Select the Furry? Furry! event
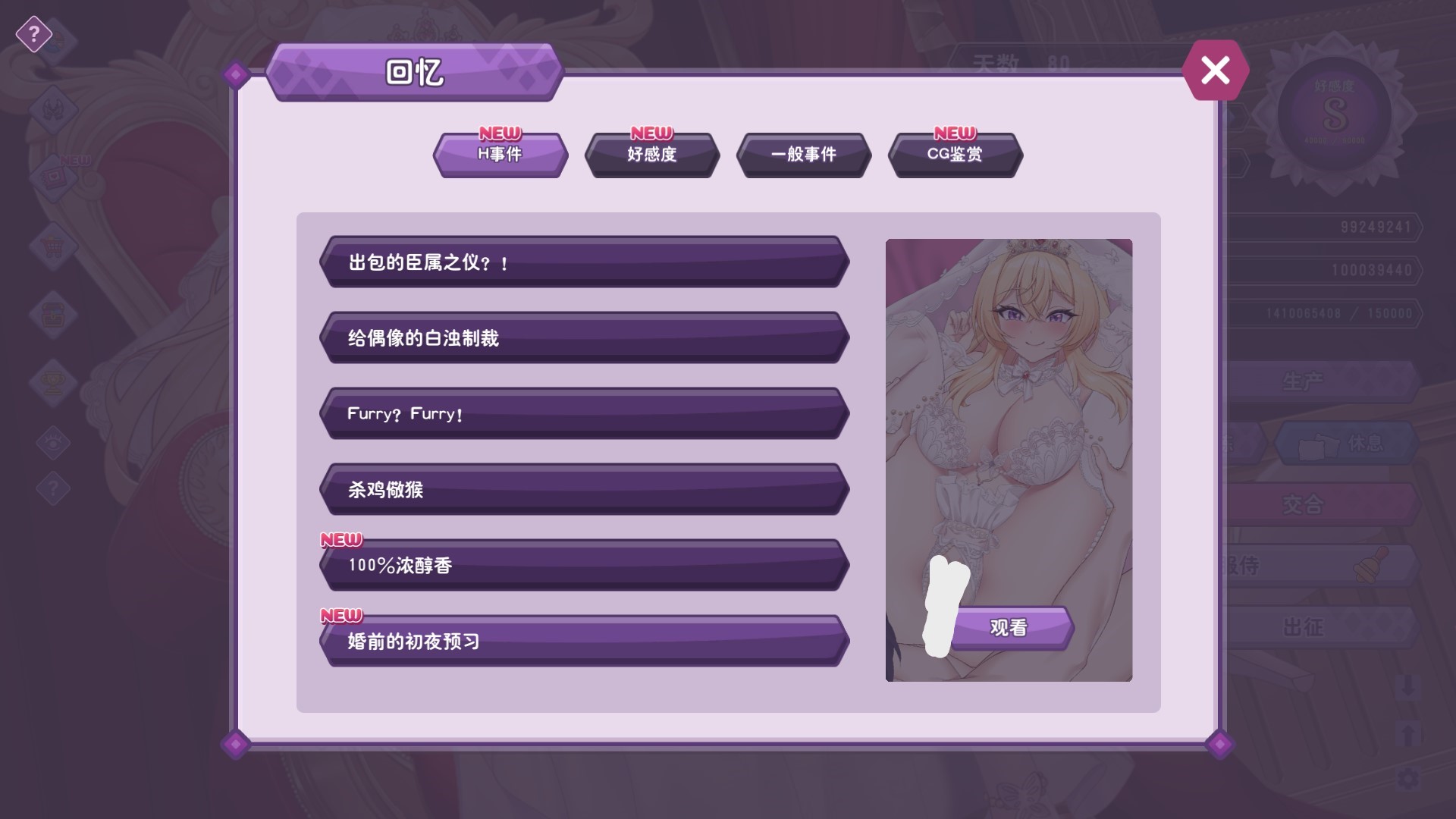1456x819 pixels. click(x=584, y=414)
